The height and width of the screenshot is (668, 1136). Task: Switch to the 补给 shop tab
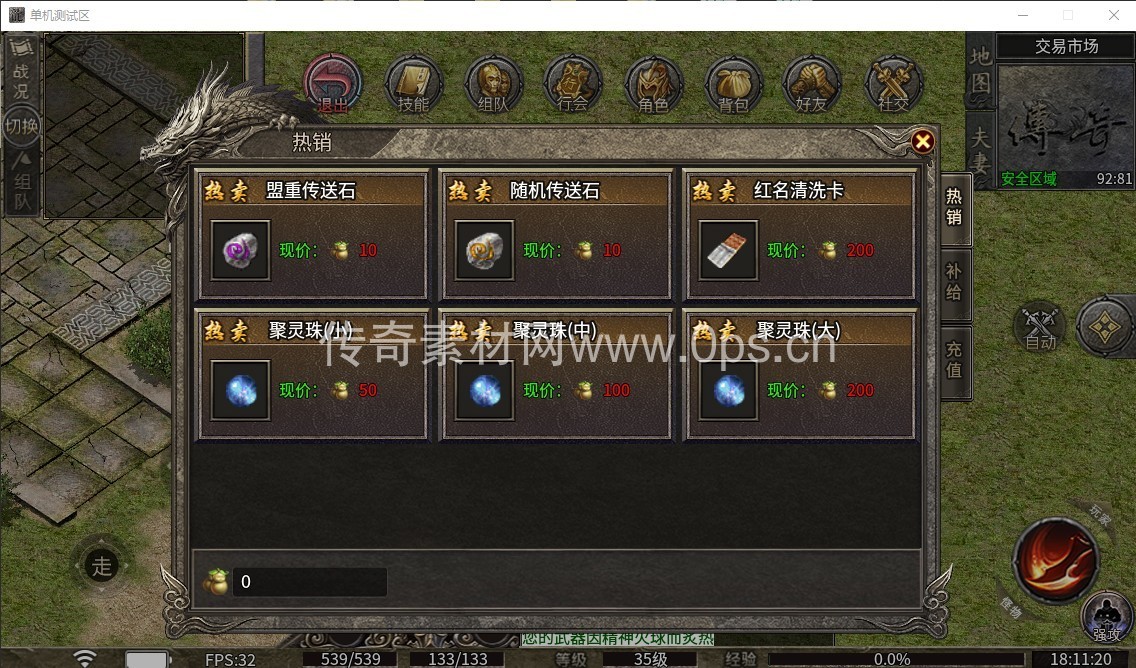[x=954, y=279]
